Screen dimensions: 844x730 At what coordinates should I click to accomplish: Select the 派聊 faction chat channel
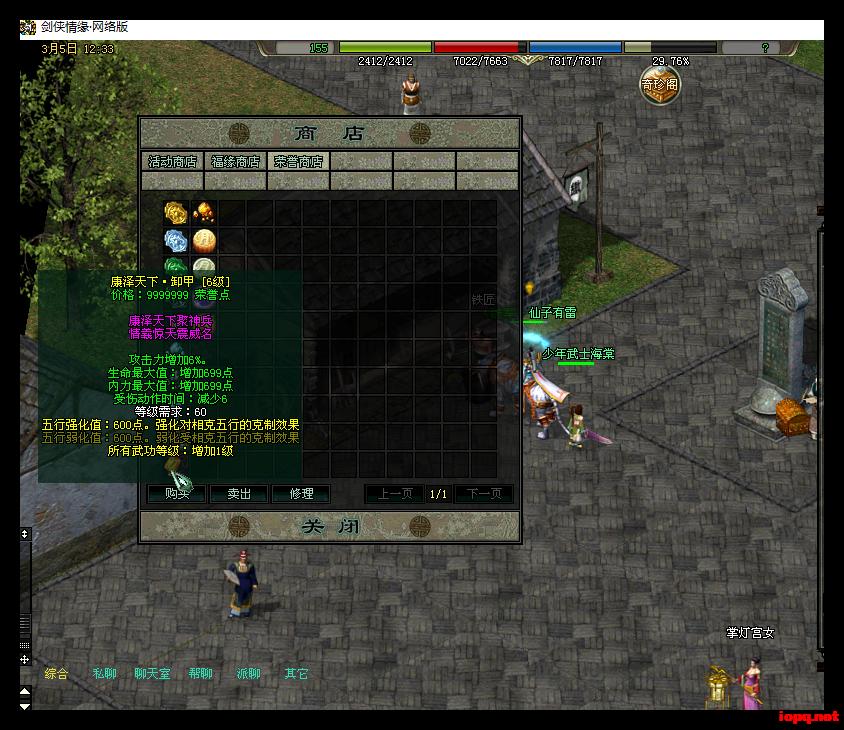coord(248,674)
